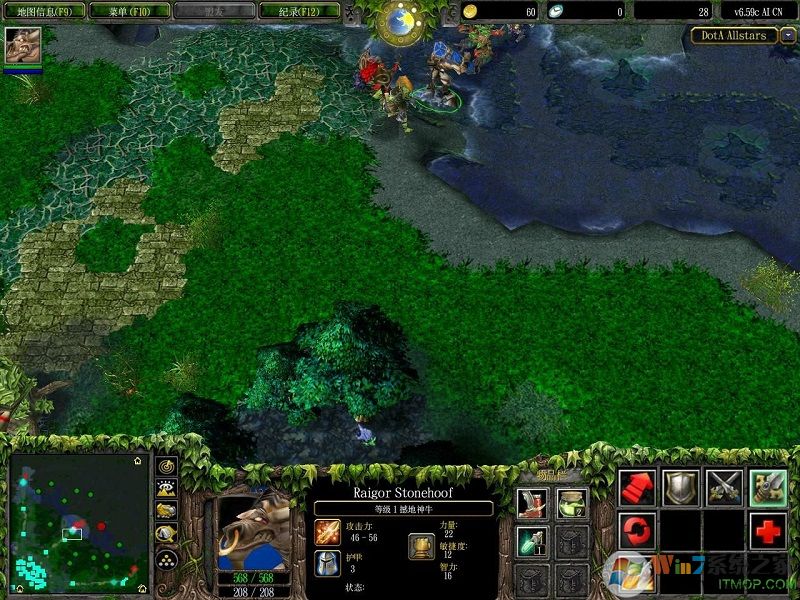Use the green crystal shard item
The height and width of the screenshot is (600, 800).
[531, 541]
